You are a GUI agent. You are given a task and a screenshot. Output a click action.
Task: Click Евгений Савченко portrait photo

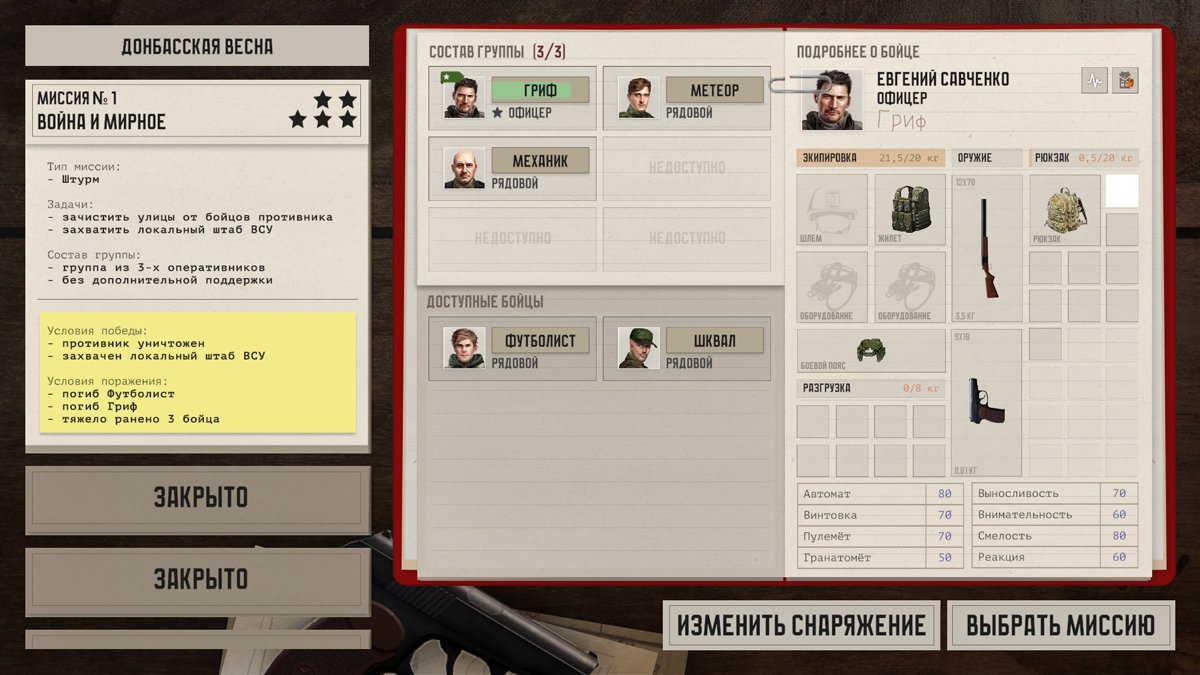(833, 99)
